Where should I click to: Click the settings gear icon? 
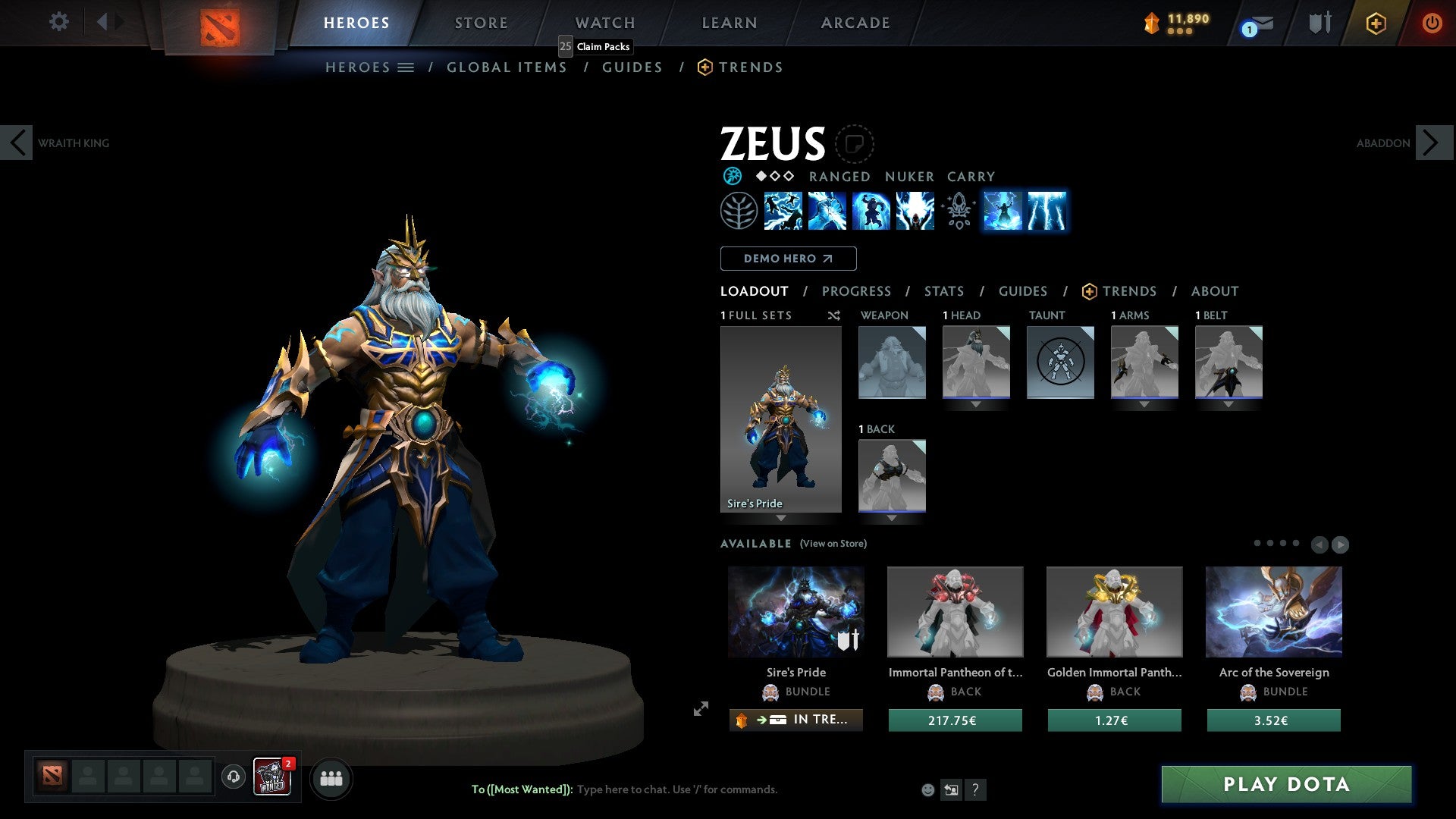click(x=58, y=22)
